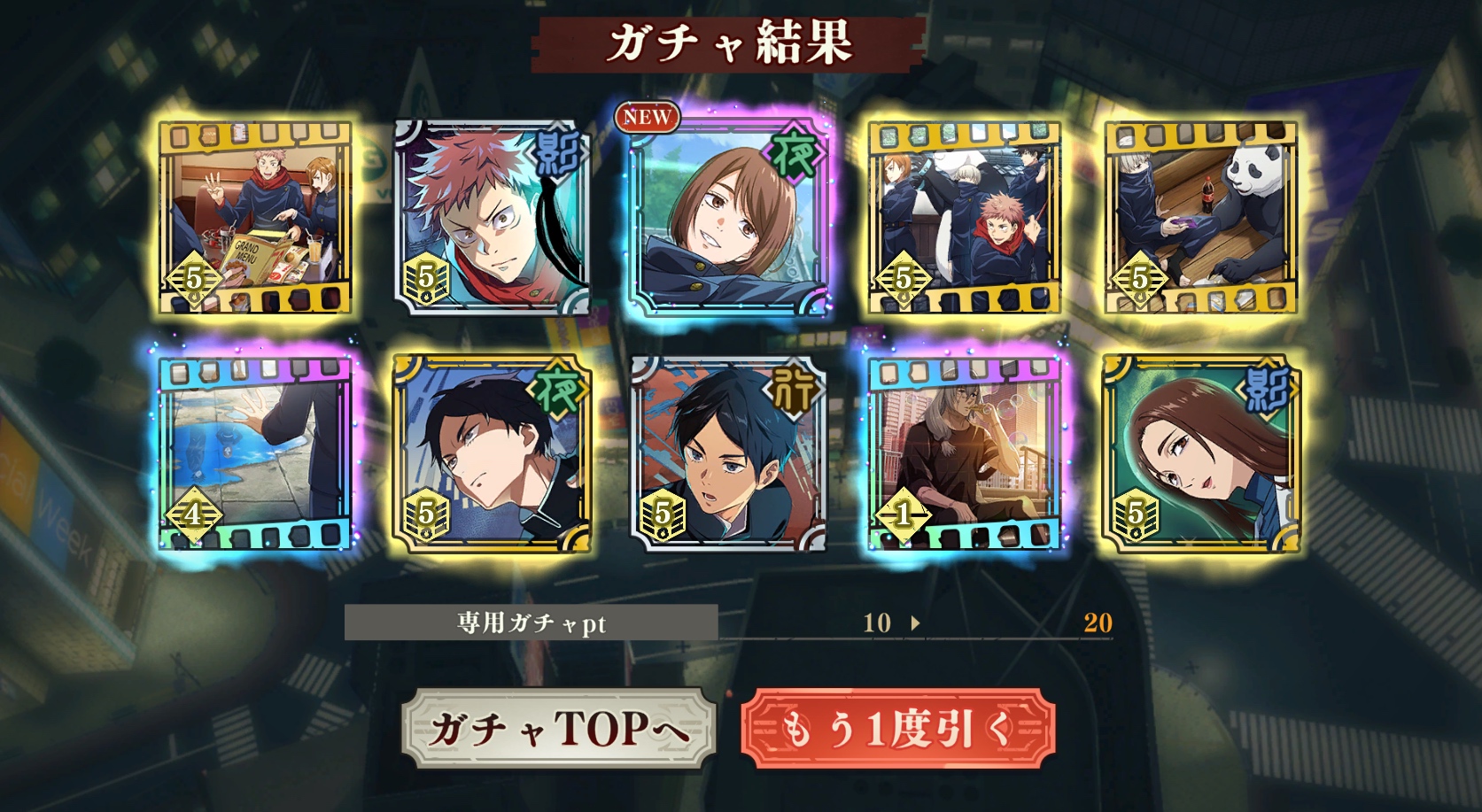Open the long brown-haired woman card
Viewport: 1482px width, 812px height.
pyautogui.click(x=1200, y=453)
